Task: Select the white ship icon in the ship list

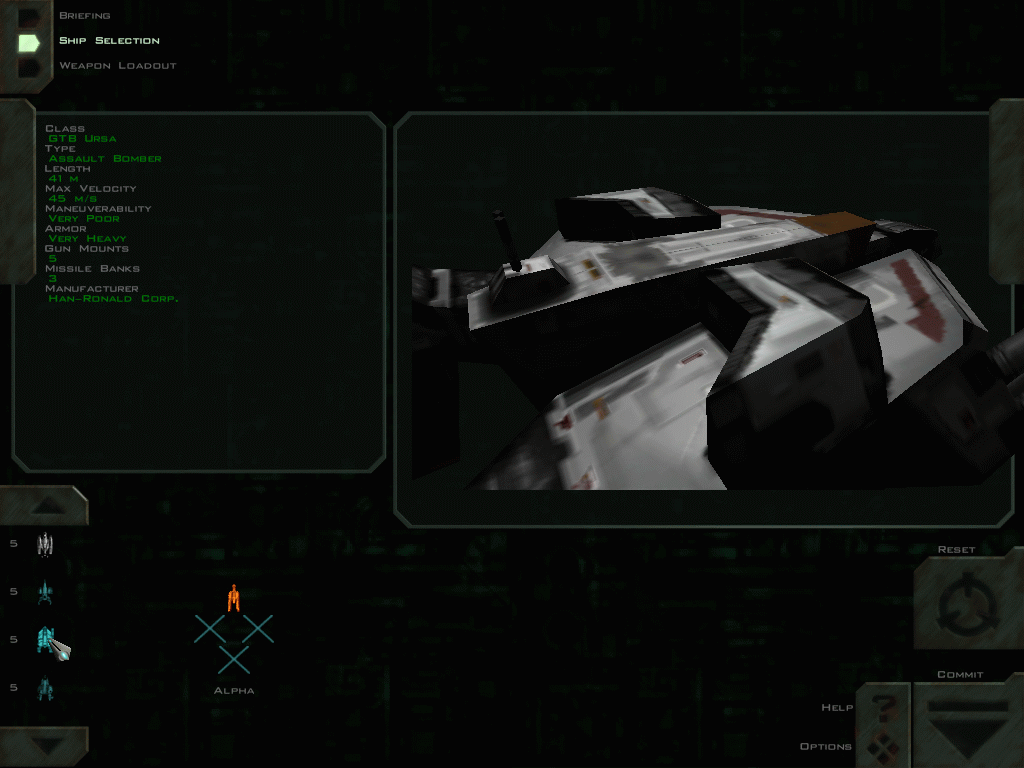Action: click(x=44, y=545)
